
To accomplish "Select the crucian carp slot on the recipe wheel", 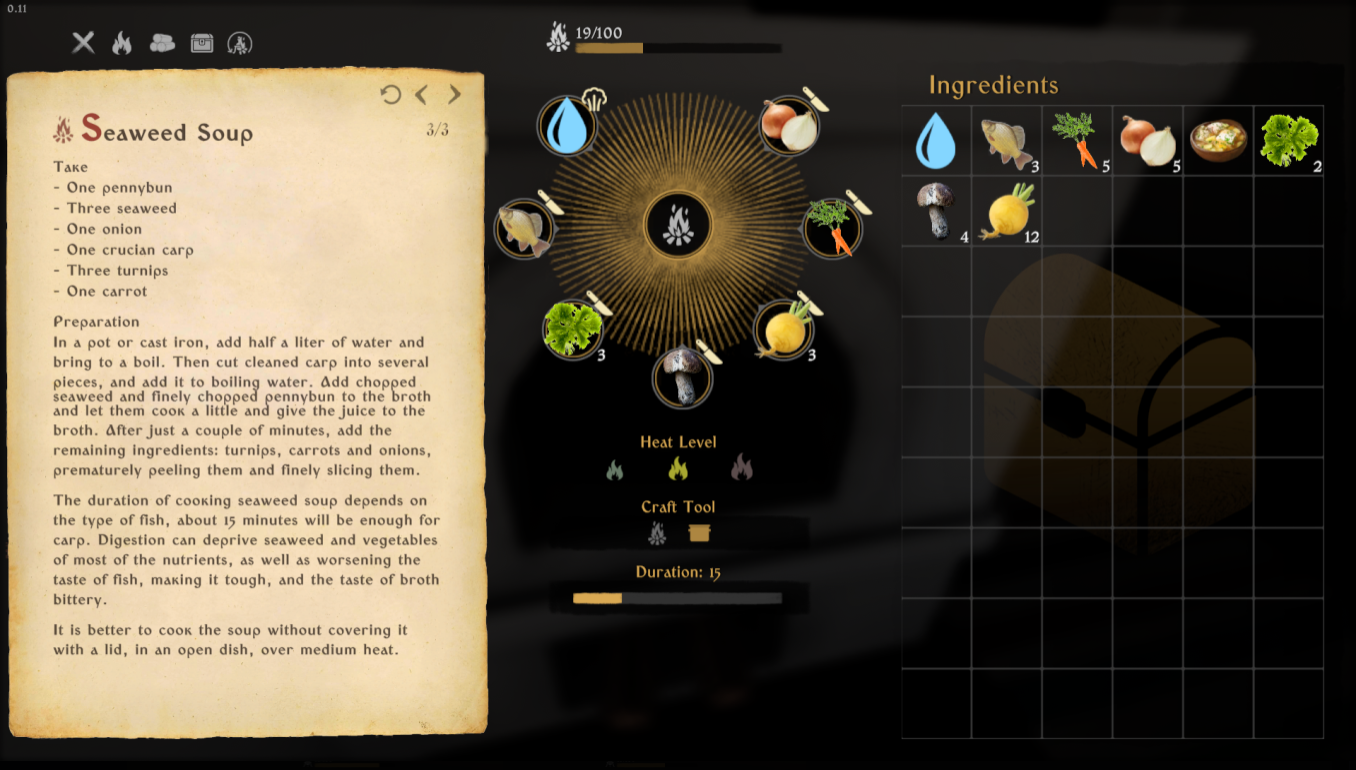I will (524, 228).
